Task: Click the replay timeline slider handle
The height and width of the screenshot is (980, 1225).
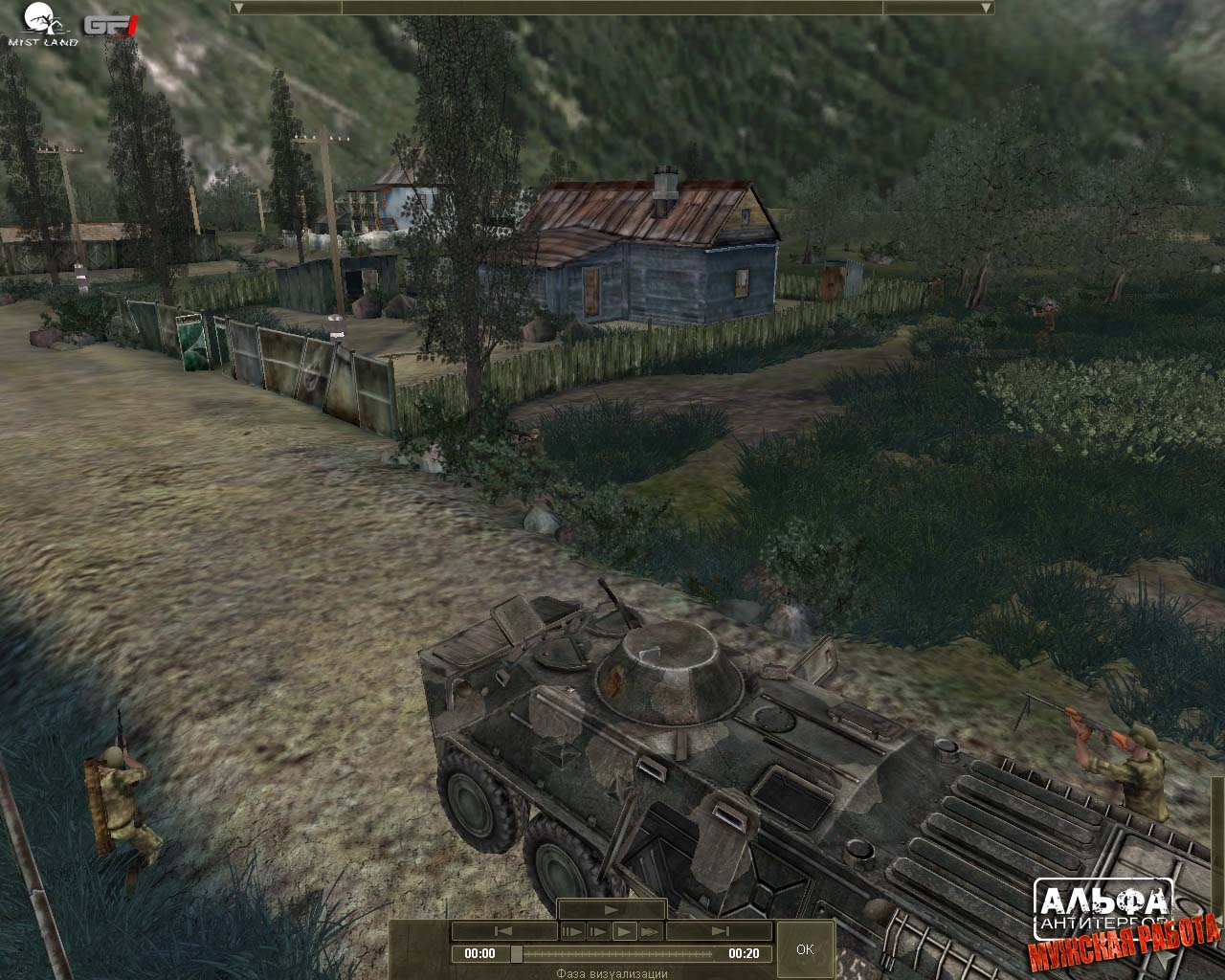Action: 517,953
